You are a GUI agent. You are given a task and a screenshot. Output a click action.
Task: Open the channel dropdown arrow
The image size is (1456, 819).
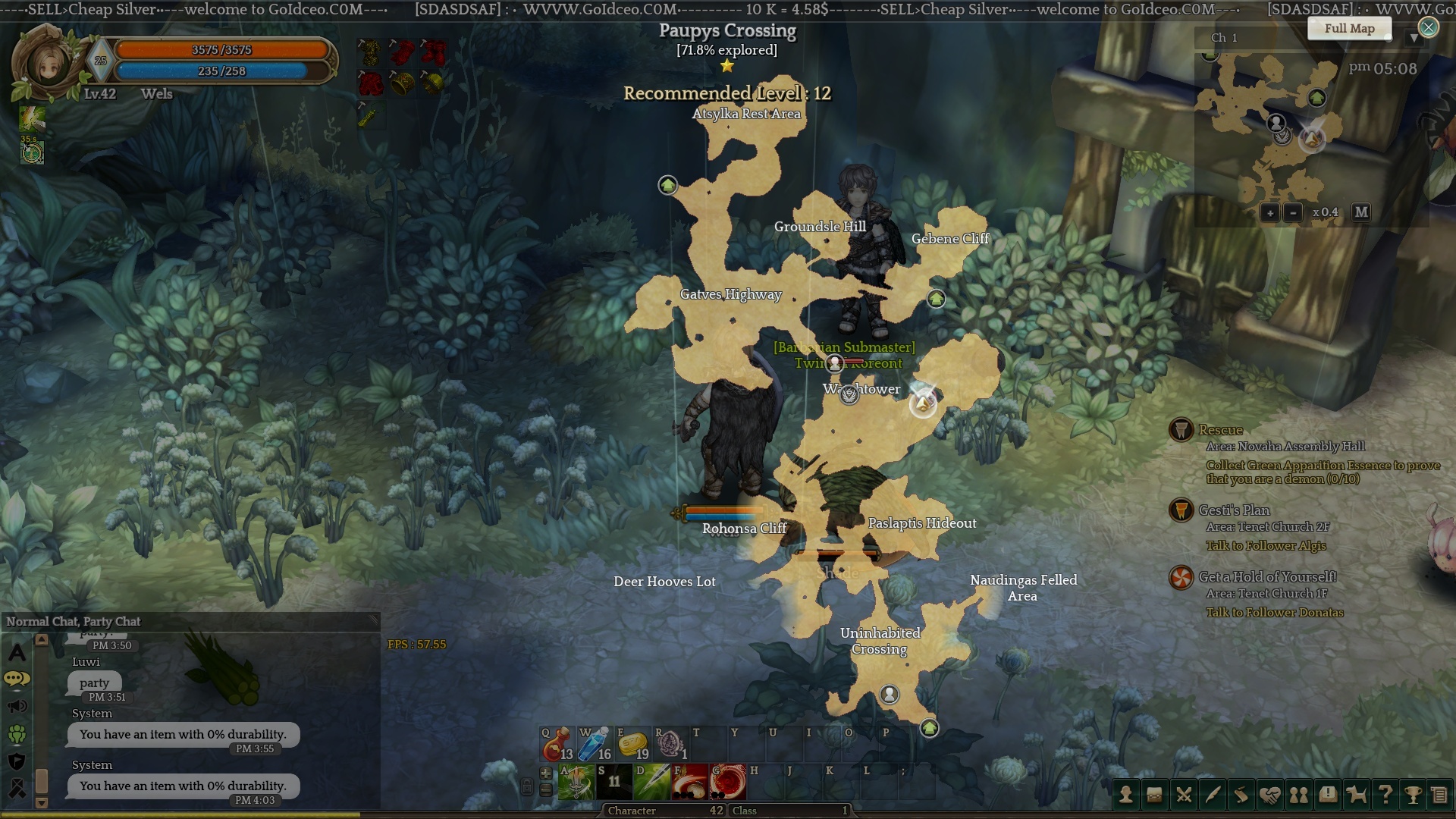(1414, 38)
